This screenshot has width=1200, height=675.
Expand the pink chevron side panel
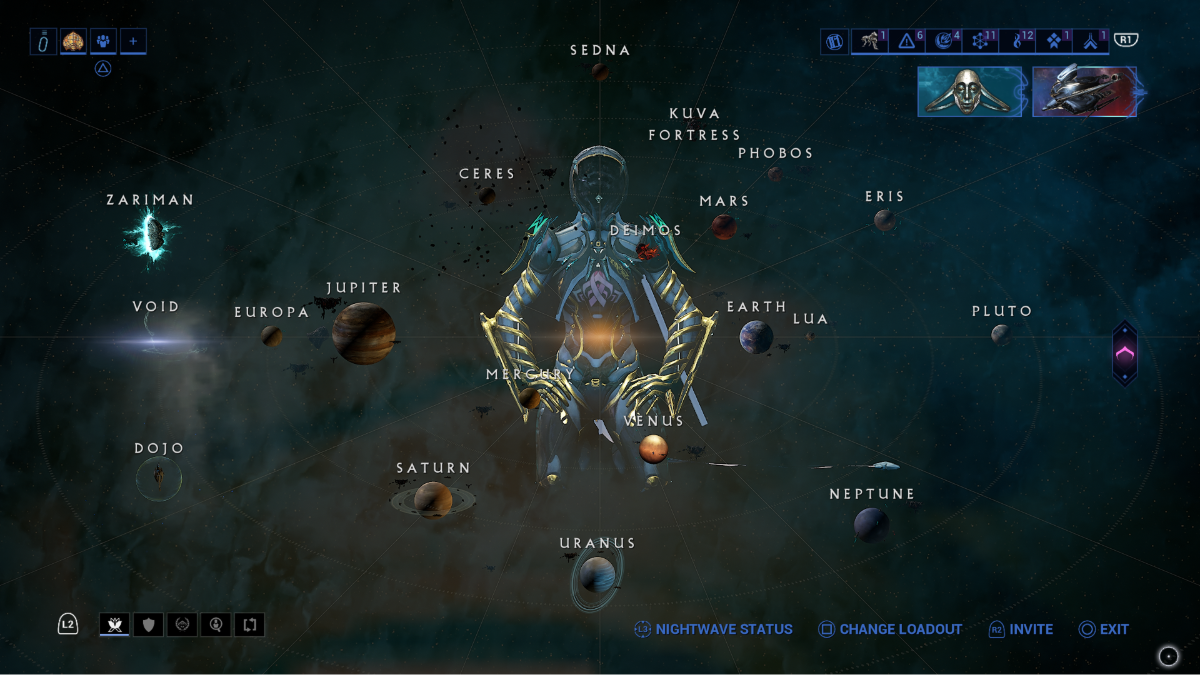click(1125, 353)
